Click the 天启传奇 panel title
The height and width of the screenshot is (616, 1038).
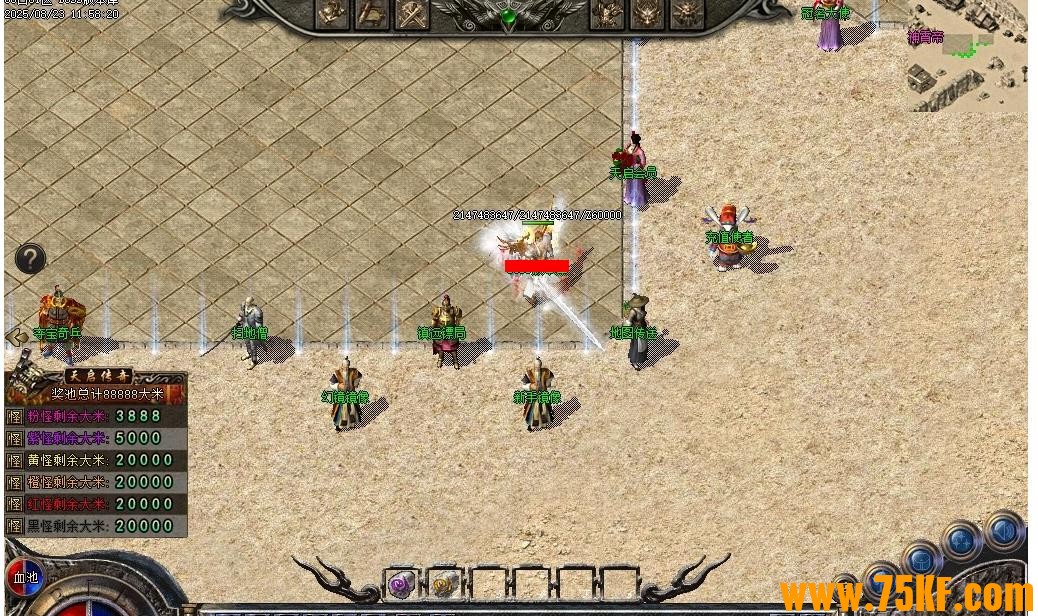[97, 376]
